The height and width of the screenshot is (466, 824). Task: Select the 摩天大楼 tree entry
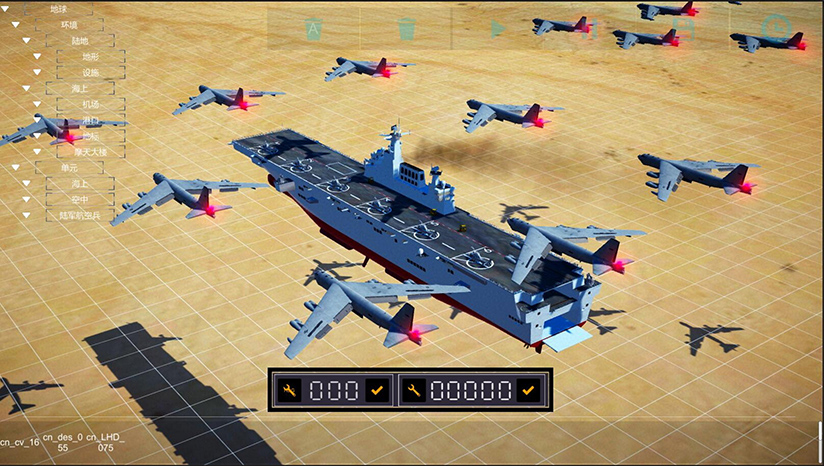click(91, 152)
